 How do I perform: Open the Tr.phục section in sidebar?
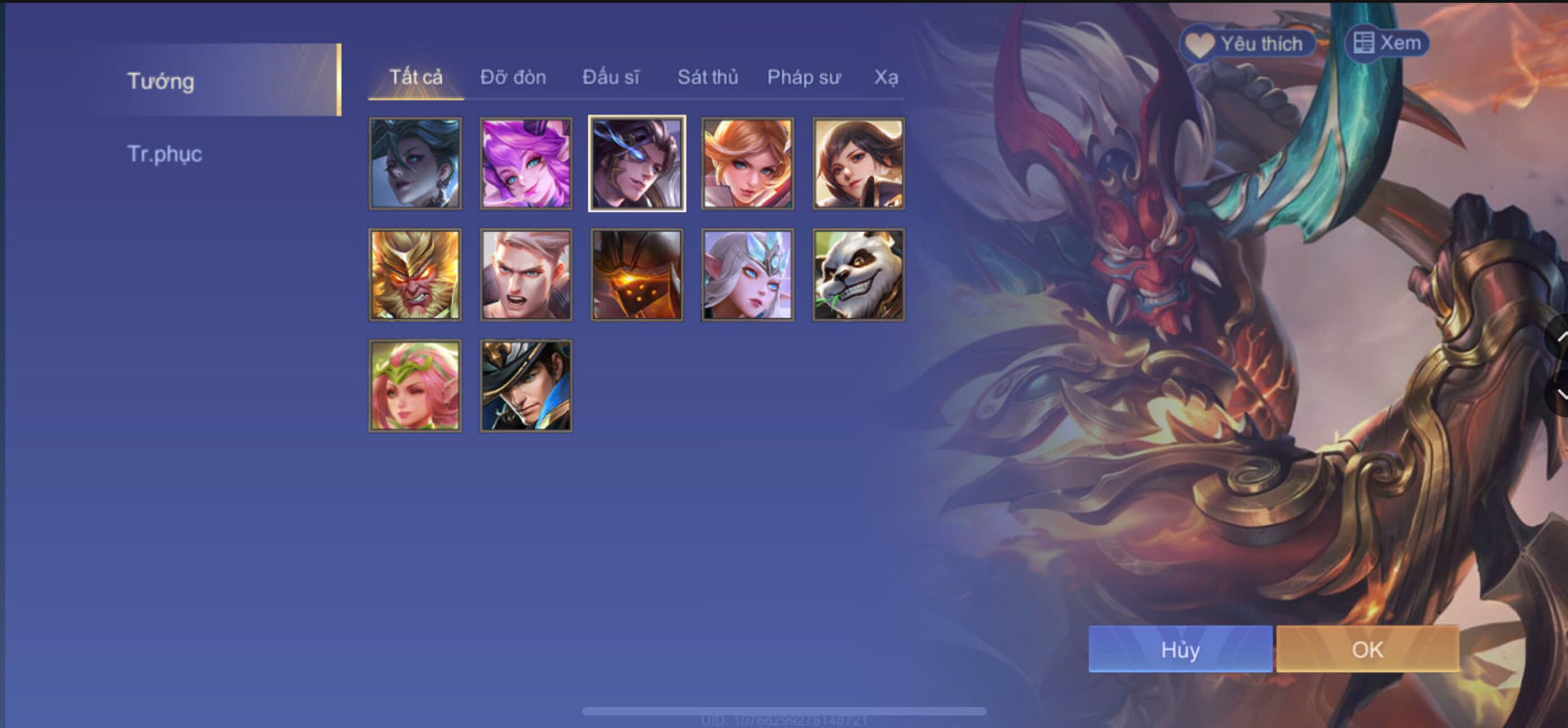(166, 153)
